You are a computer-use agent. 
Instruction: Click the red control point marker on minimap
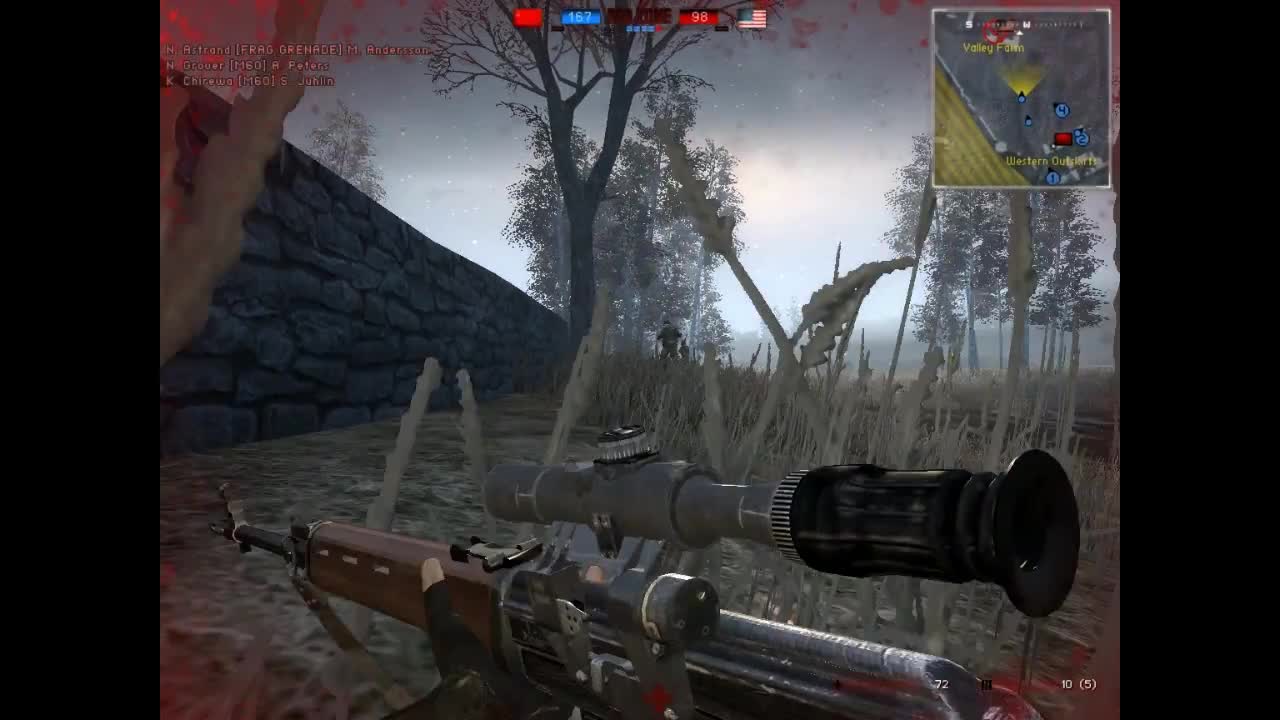click(1063, 137)
